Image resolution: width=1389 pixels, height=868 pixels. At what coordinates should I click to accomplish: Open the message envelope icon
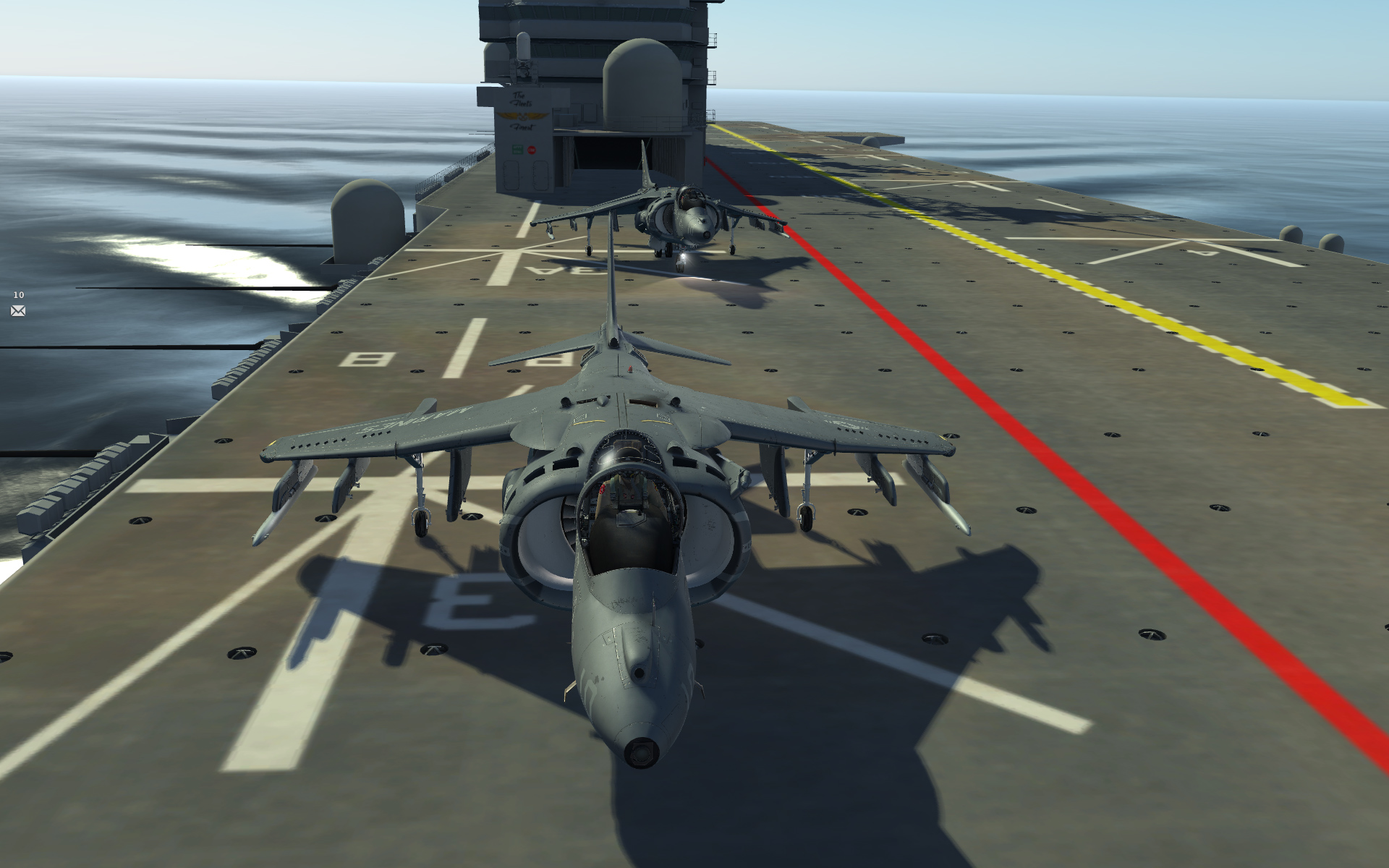click(x=18, y=311)
